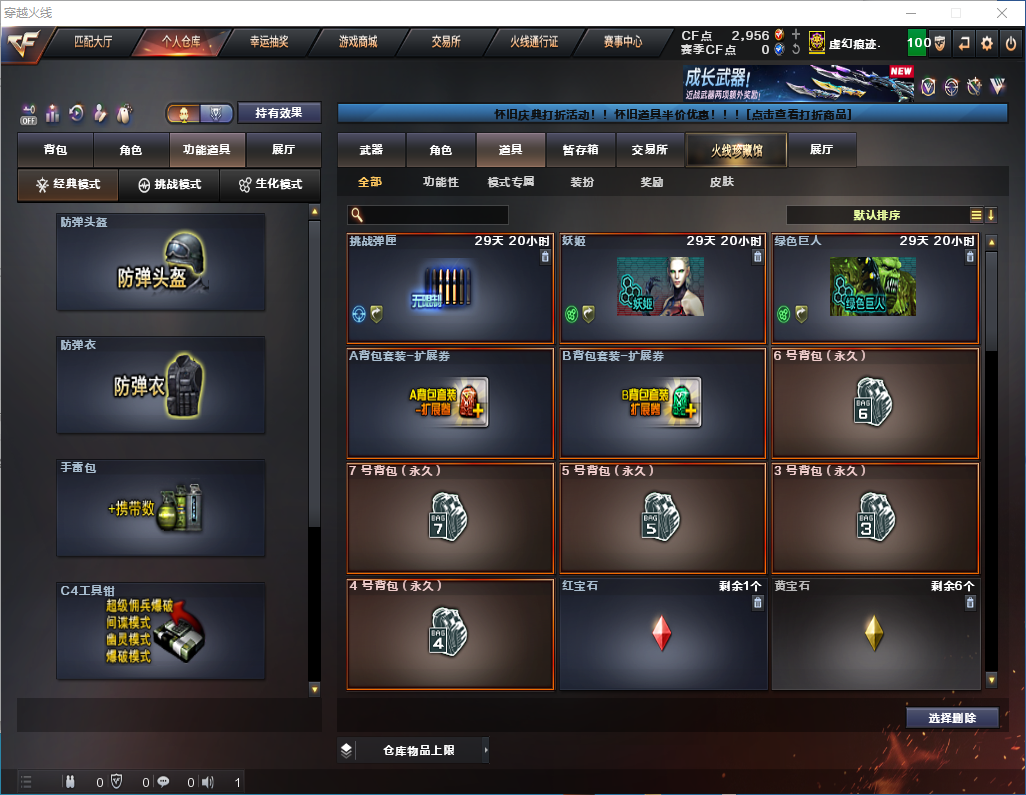Click the 选择删除 button
The image size is (1026, 795).
[x=951, y=718]
